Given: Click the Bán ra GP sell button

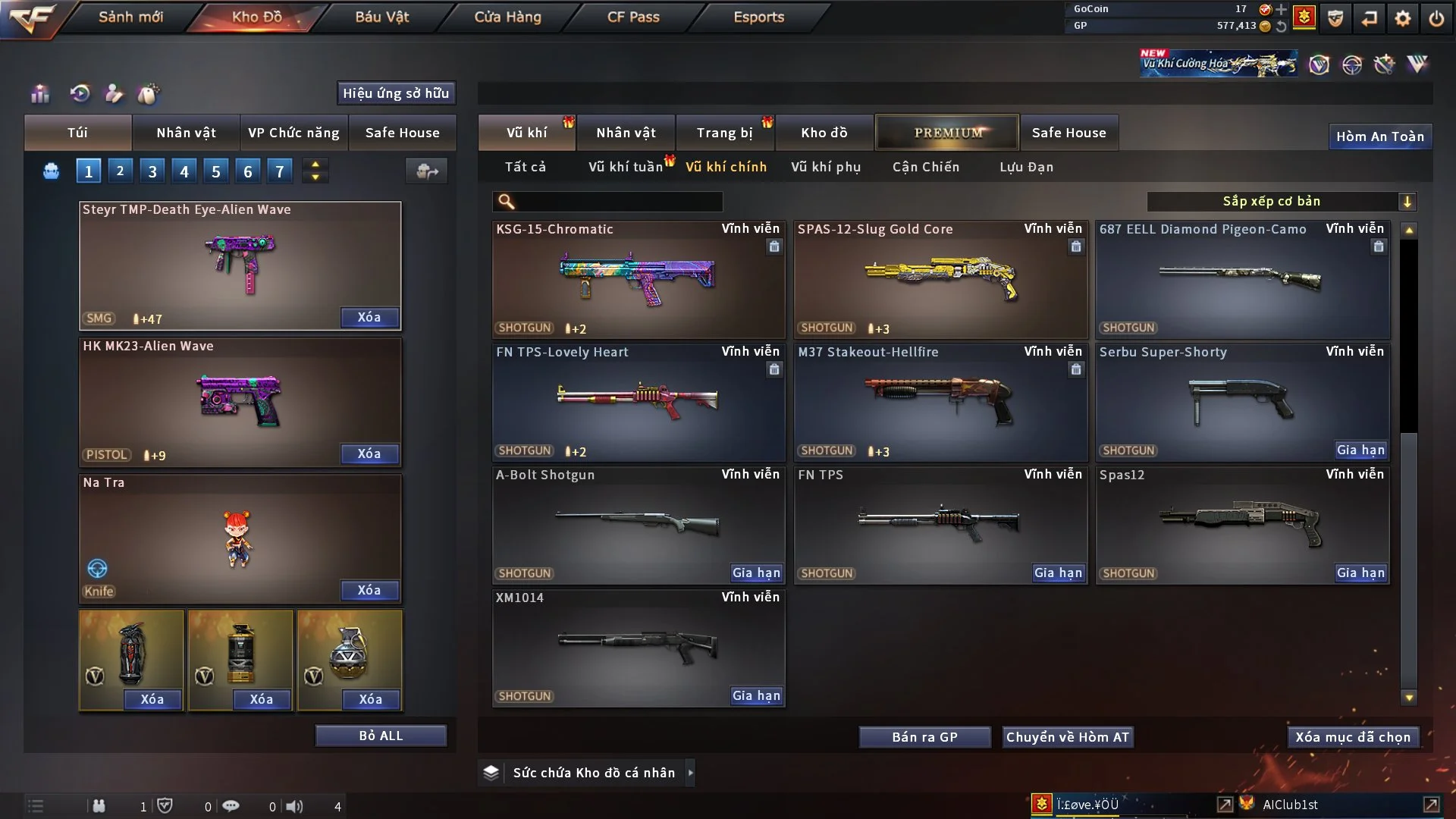Looking at the screenshot, I should pyautogui.click(x=924, y=737).
